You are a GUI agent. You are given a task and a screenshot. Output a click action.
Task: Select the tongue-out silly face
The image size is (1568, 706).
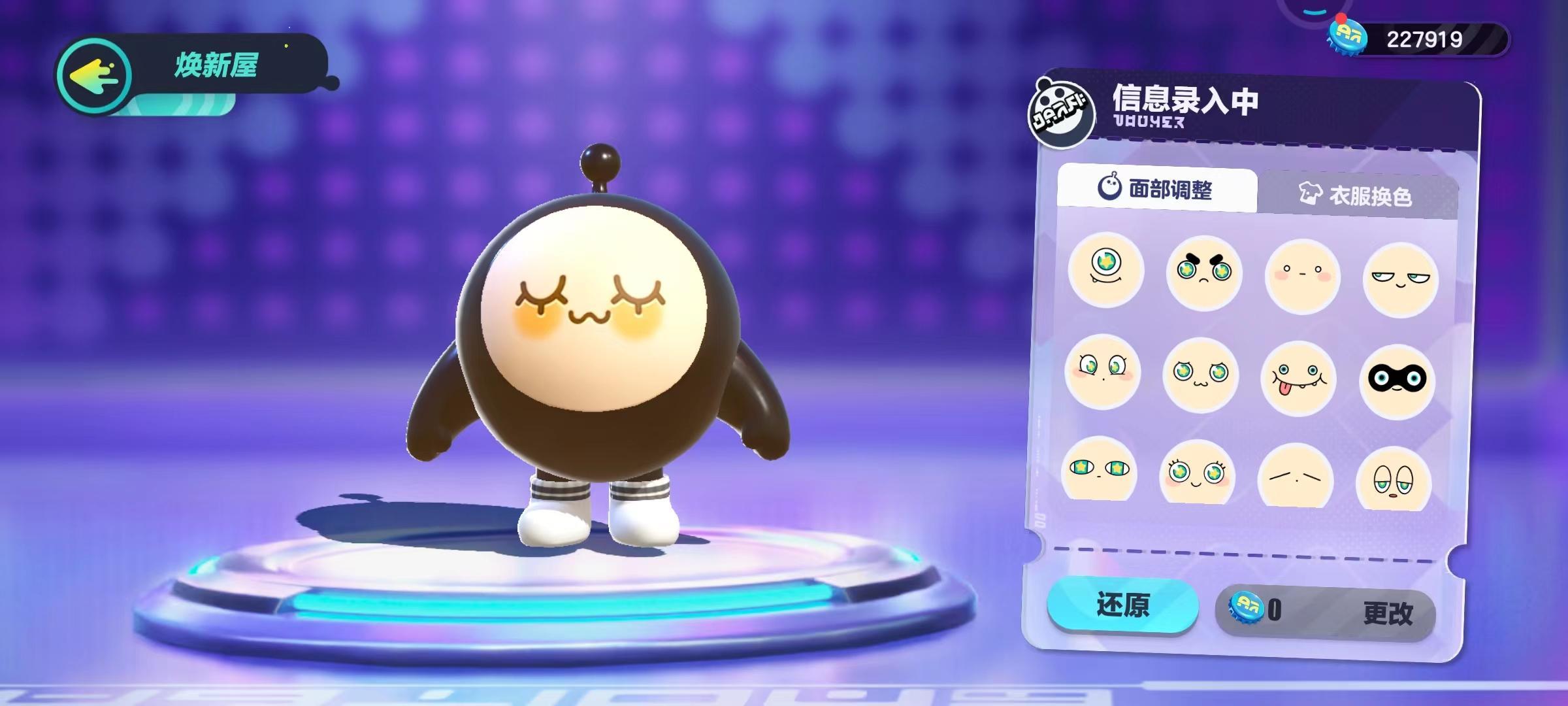(1298, 378)
